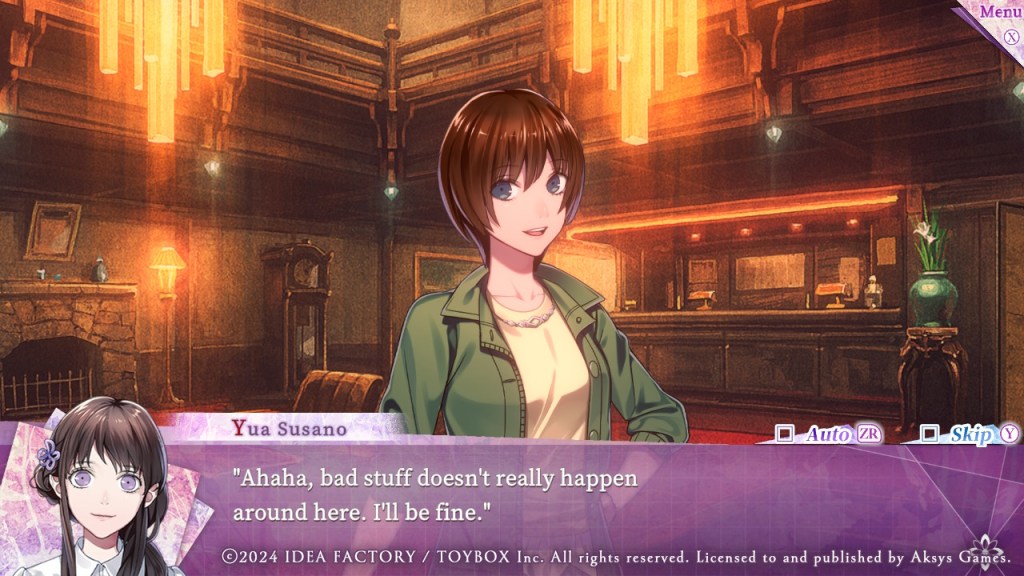Toggle the Skip mode checkbox
This screenshot has width=1024, height=576.
coord(930,434)
